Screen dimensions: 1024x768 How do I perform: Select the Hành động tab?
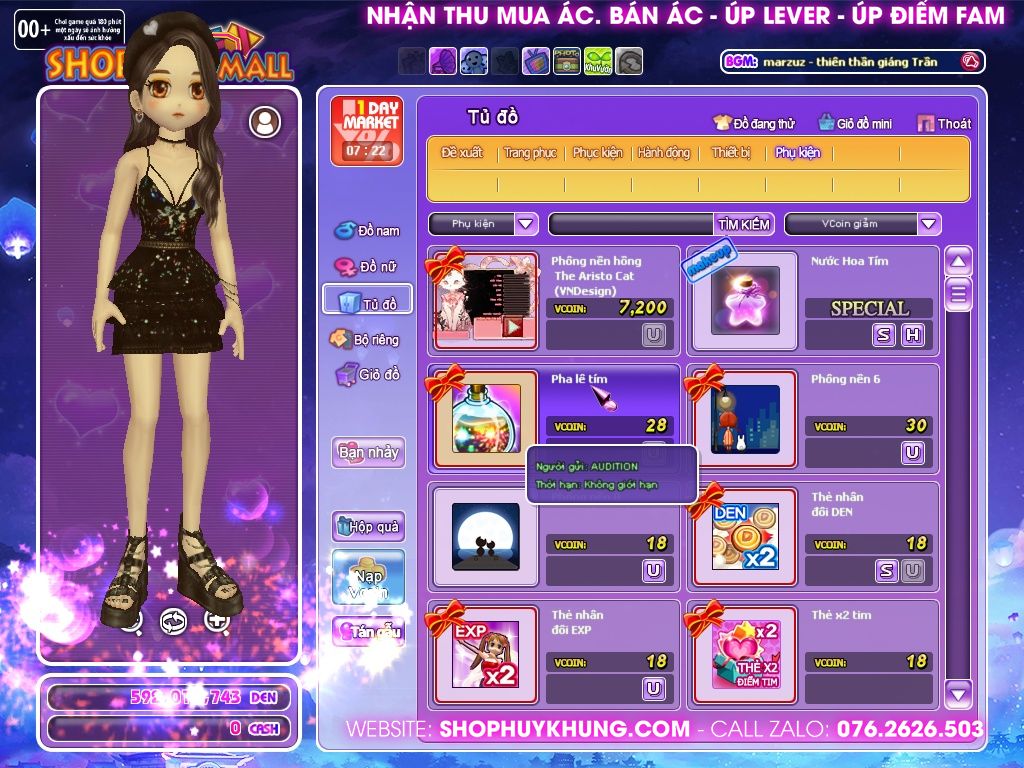(664, 153)
